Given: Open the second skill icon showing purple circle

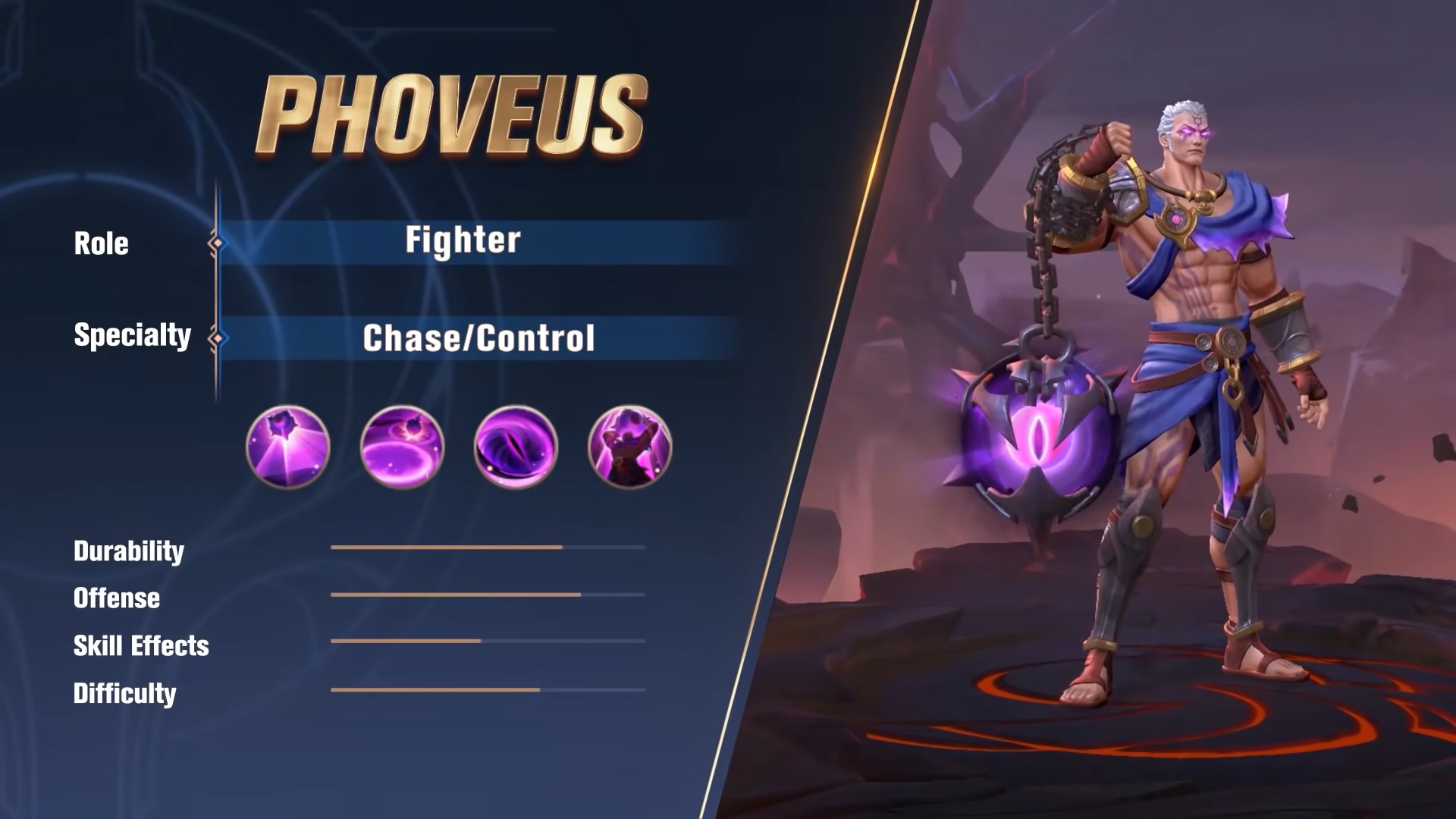Looking at the screenshot, I should click(400, 447).
